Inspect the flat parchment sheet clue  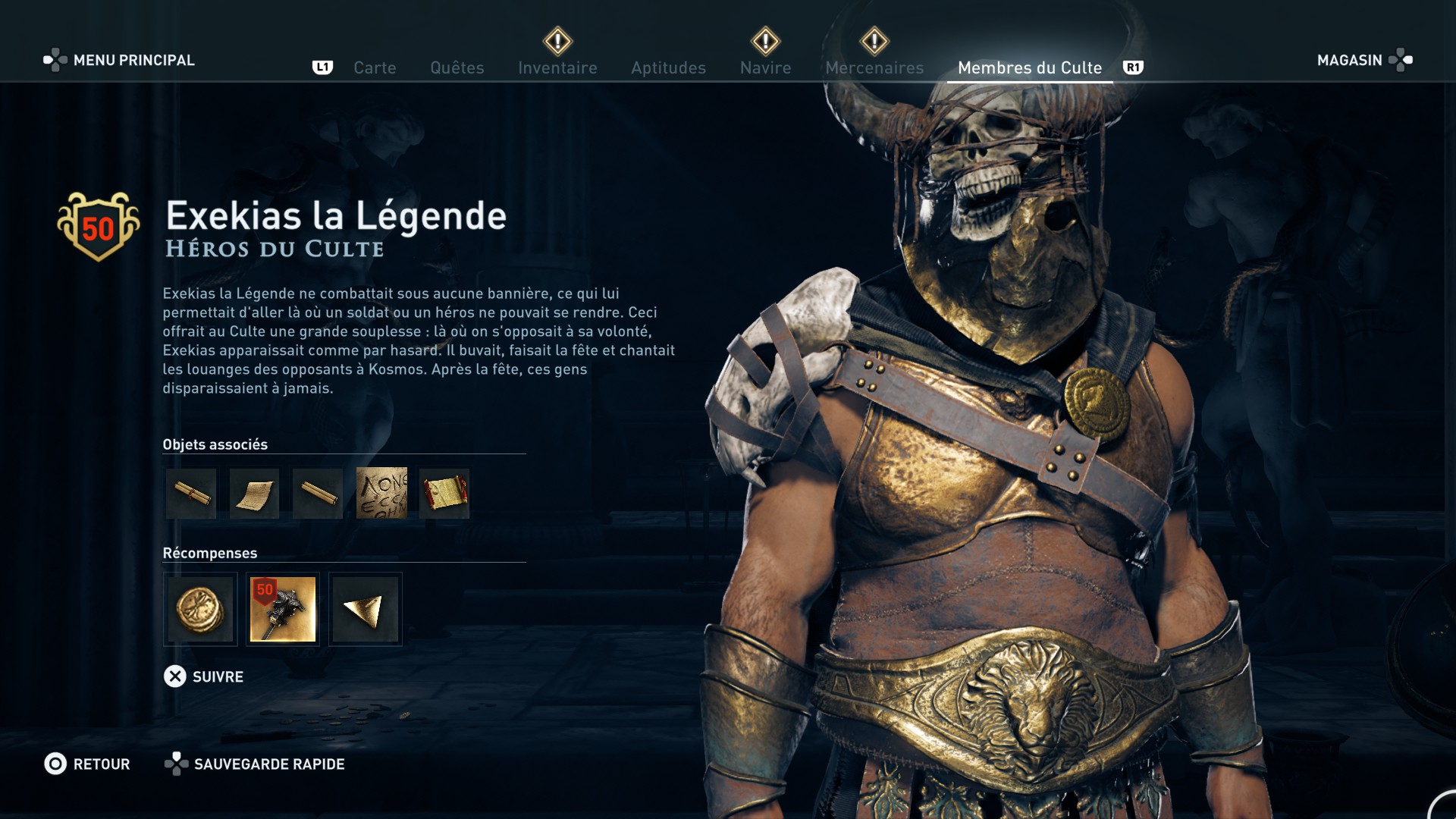pyautogui.click(x=254, y=494)
